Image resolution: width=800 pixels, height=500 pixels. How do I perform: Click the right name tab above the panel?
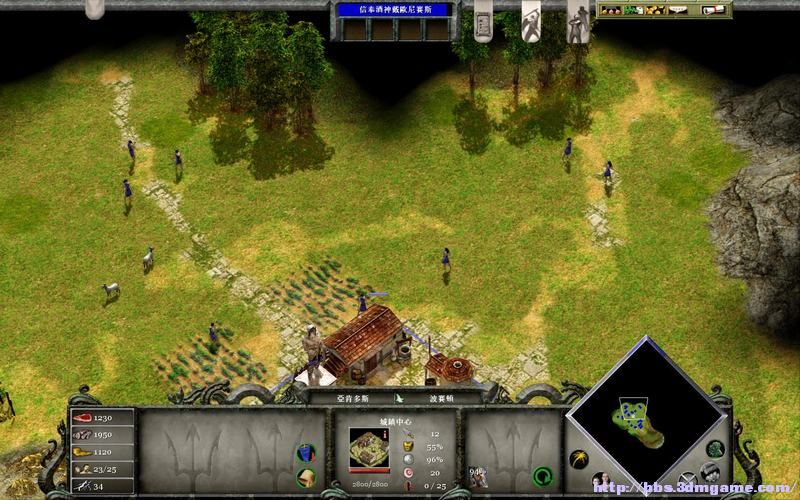coord(443,397)
